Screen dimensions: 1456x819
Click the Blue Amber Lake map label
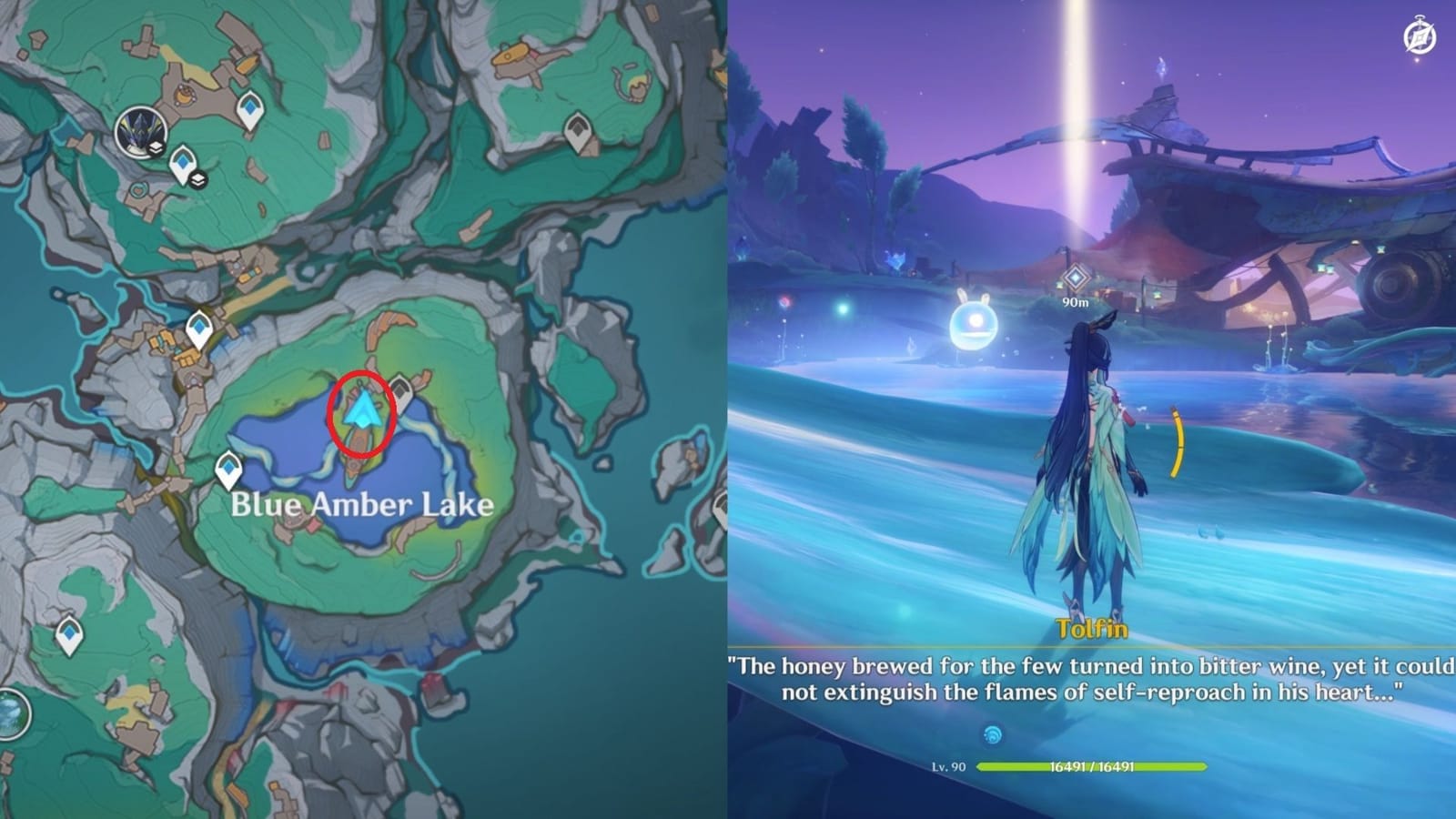361,505
